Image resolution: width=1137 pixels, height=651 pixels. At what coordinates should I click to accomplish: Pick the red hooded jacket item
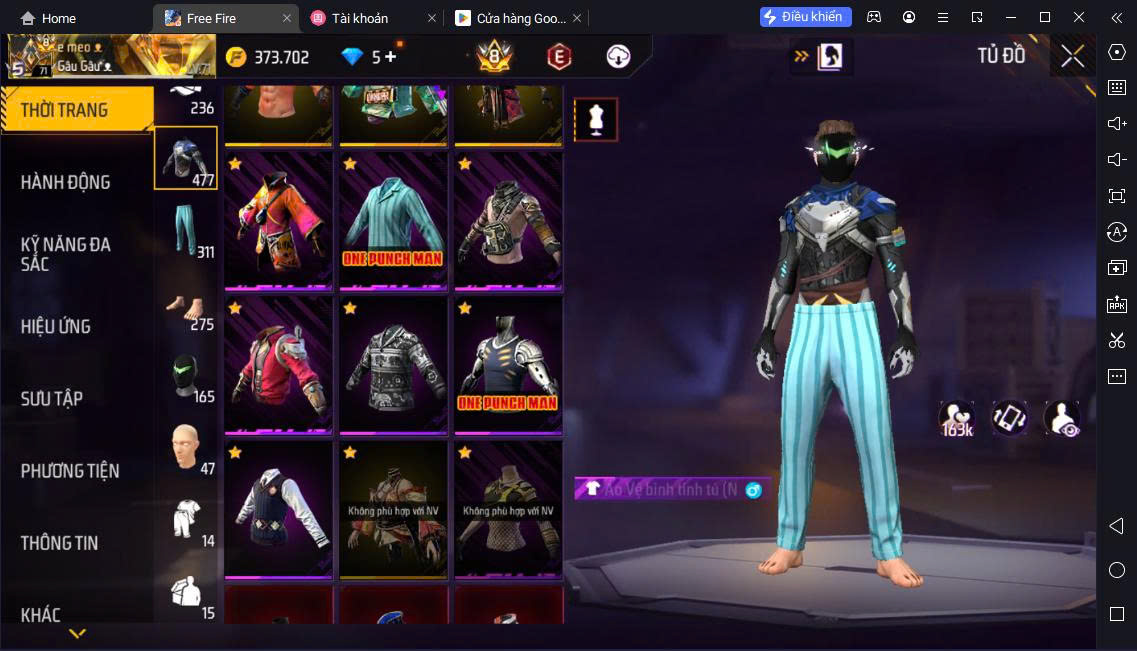[278, 365]
